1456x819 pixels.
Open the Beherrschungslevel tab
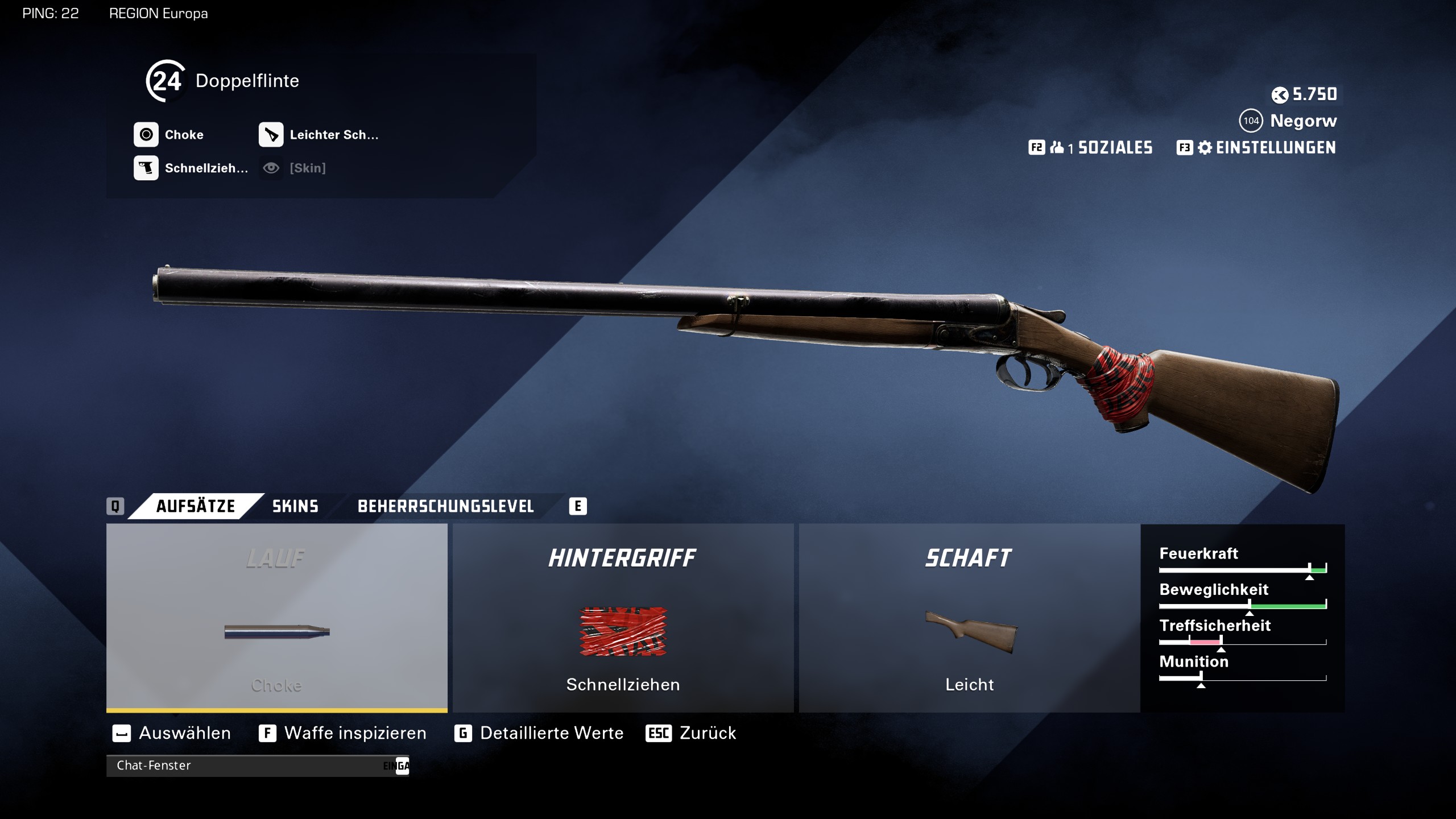tap(445, 506)
